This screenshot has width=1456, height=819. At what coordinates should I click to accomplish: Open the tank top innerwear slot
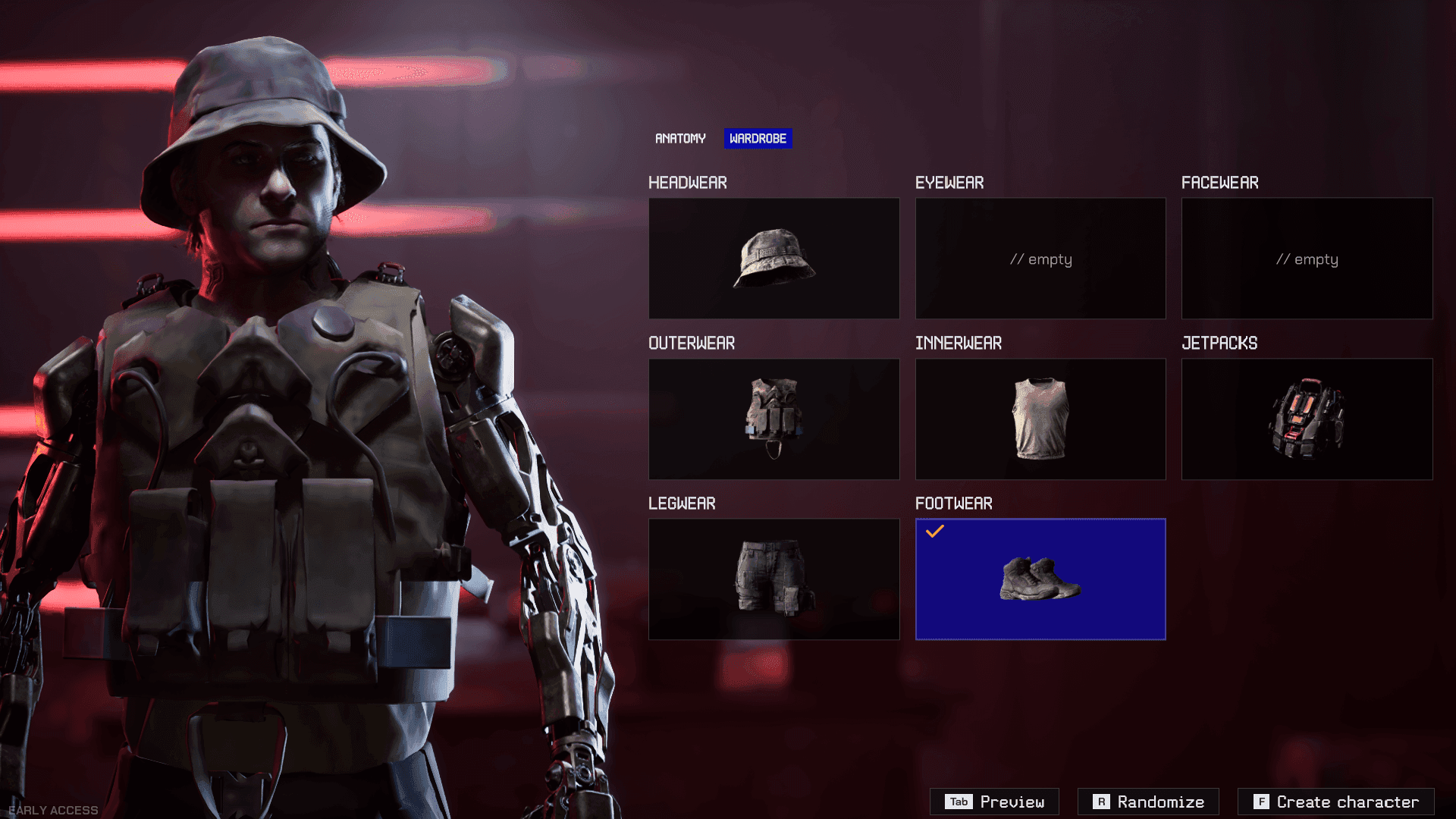(1040, 419)
